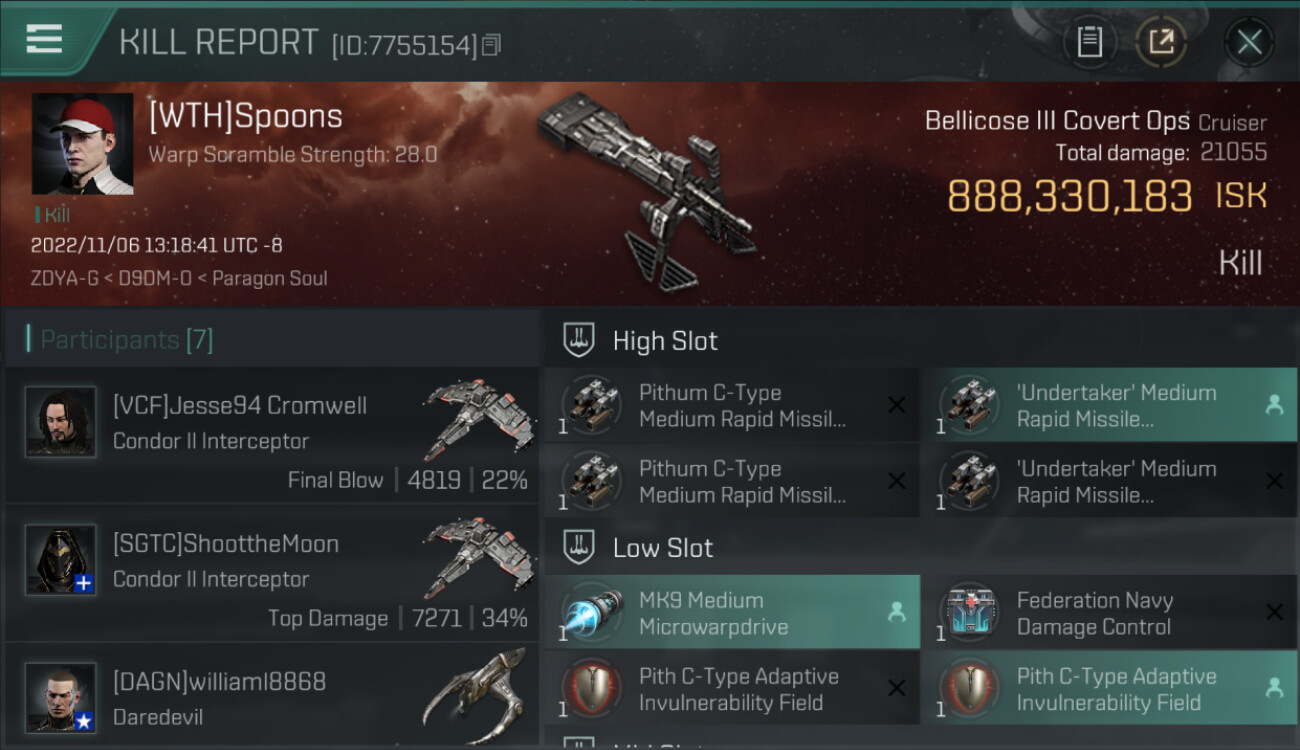Select participant Jesse94 Cromwell

(x=272, y=435)
